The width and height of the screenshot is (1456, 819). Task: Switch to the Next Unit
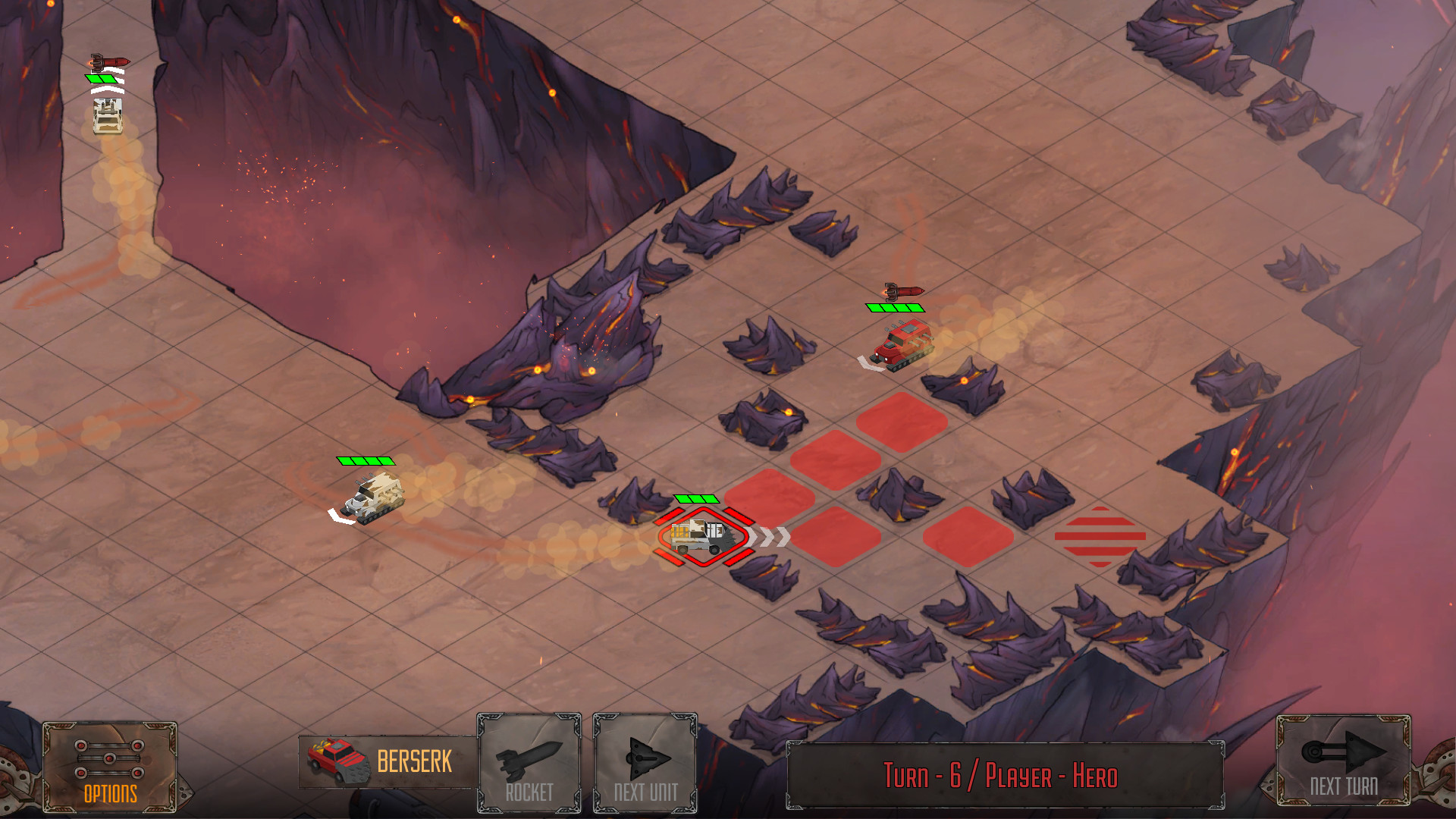coord(645,763)
